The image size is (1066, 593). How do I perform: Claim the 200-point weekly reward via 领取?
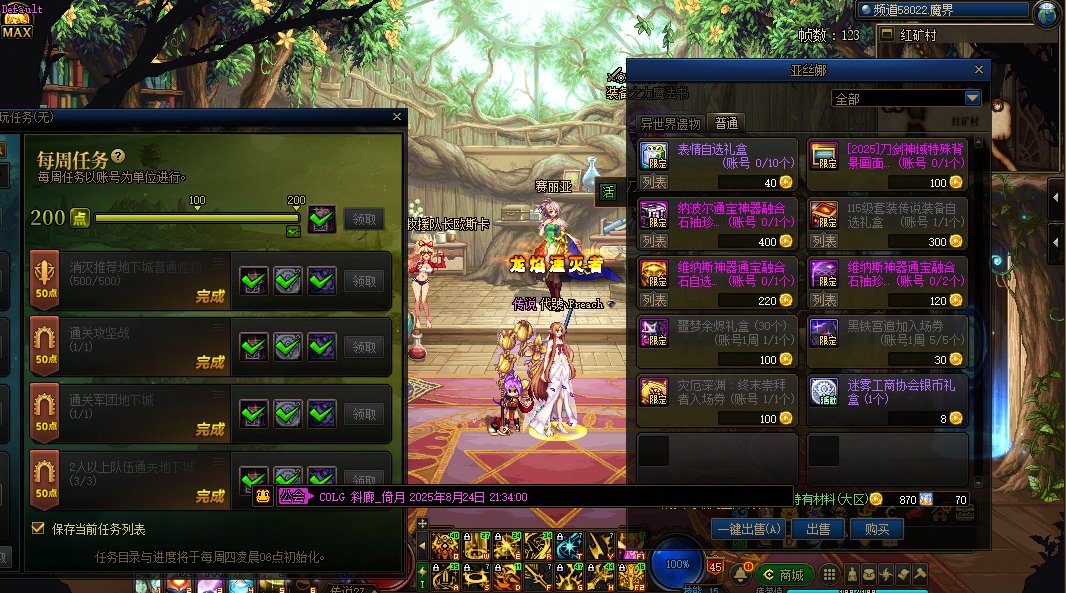[x=363, y=218]
